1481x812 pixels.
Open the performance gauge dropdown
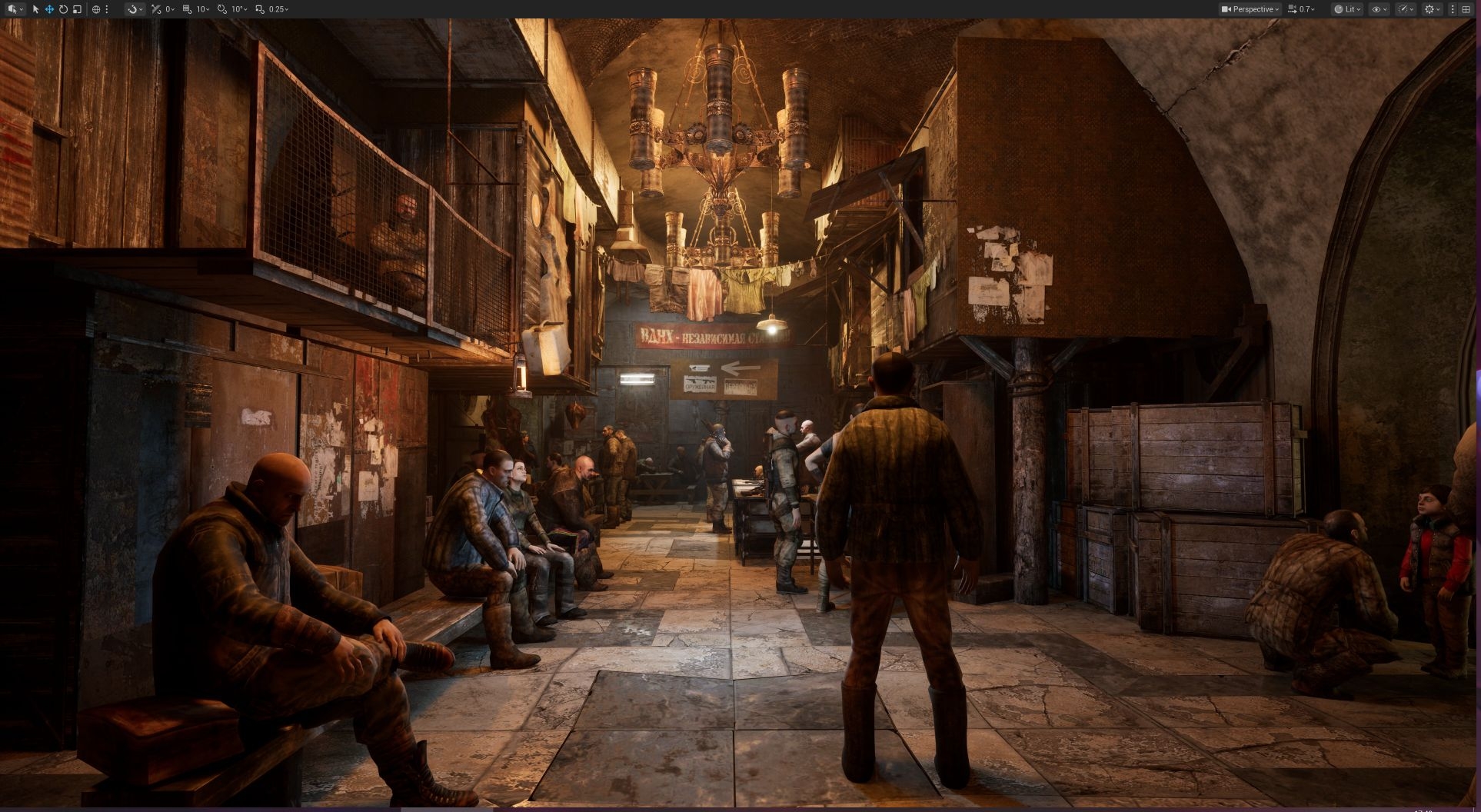[x=1406, y=9]
